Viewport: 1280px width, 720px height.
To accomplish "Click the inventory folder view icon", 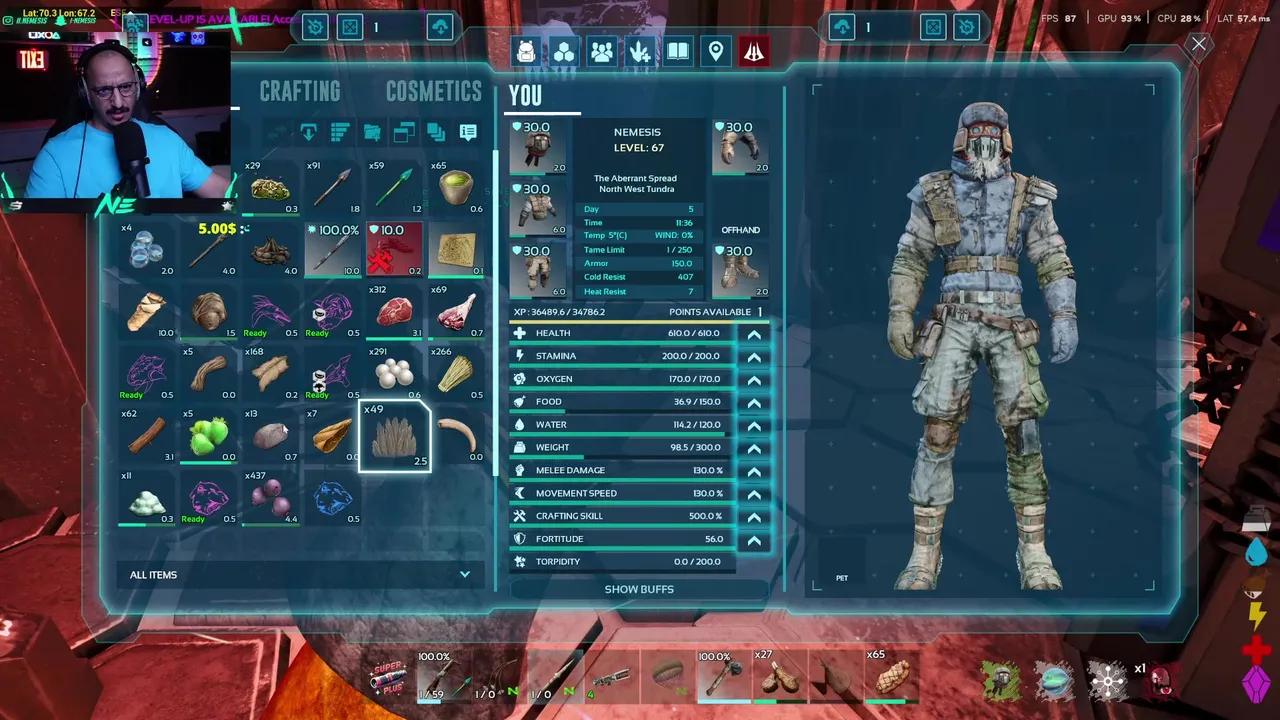I will click(372, 132).
